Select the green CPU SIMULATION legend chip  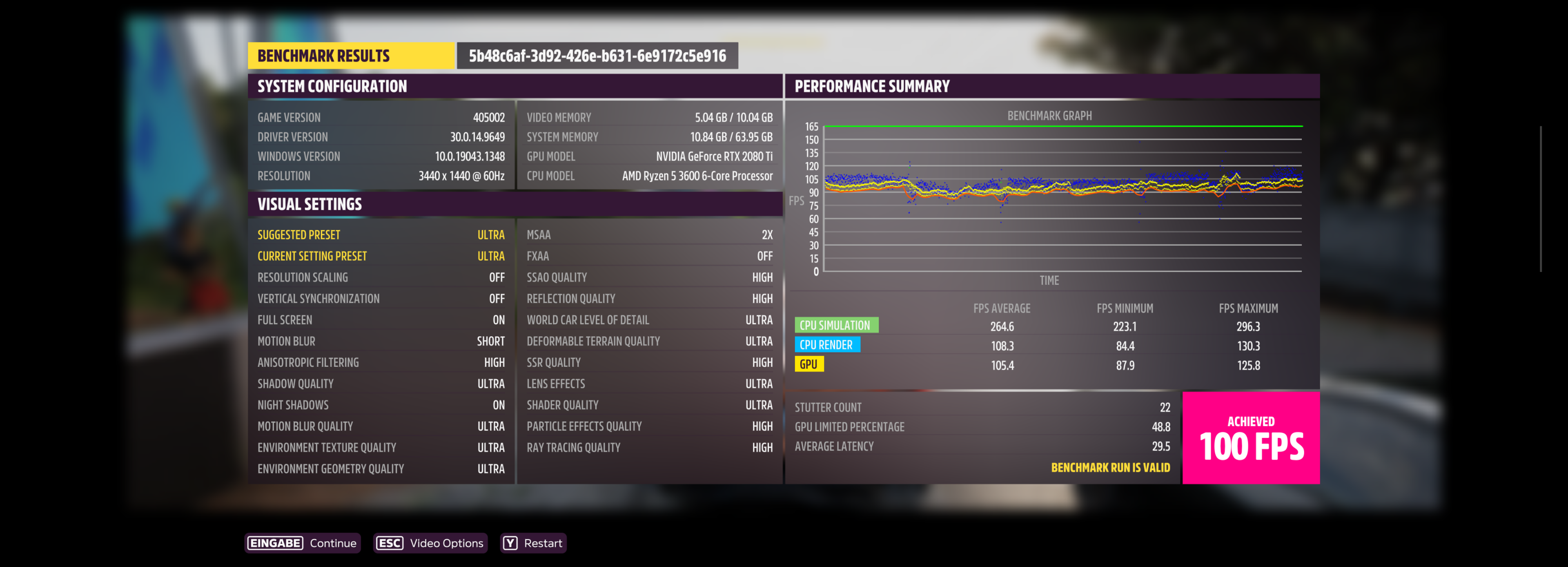(x=837, y=325)
